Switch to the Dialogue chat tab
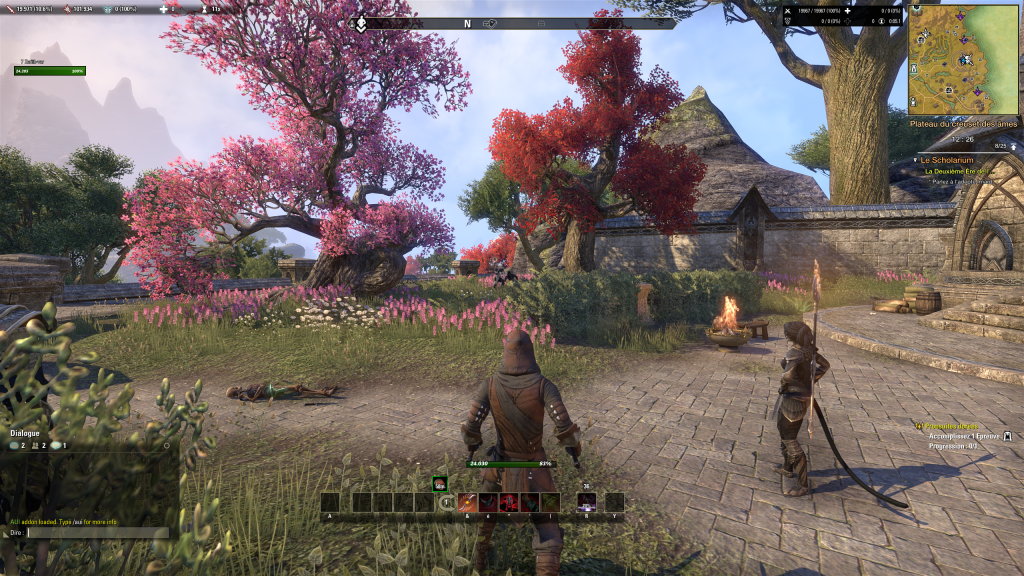Viewport: 1024px width, 576px height. (x=25, y=433)
